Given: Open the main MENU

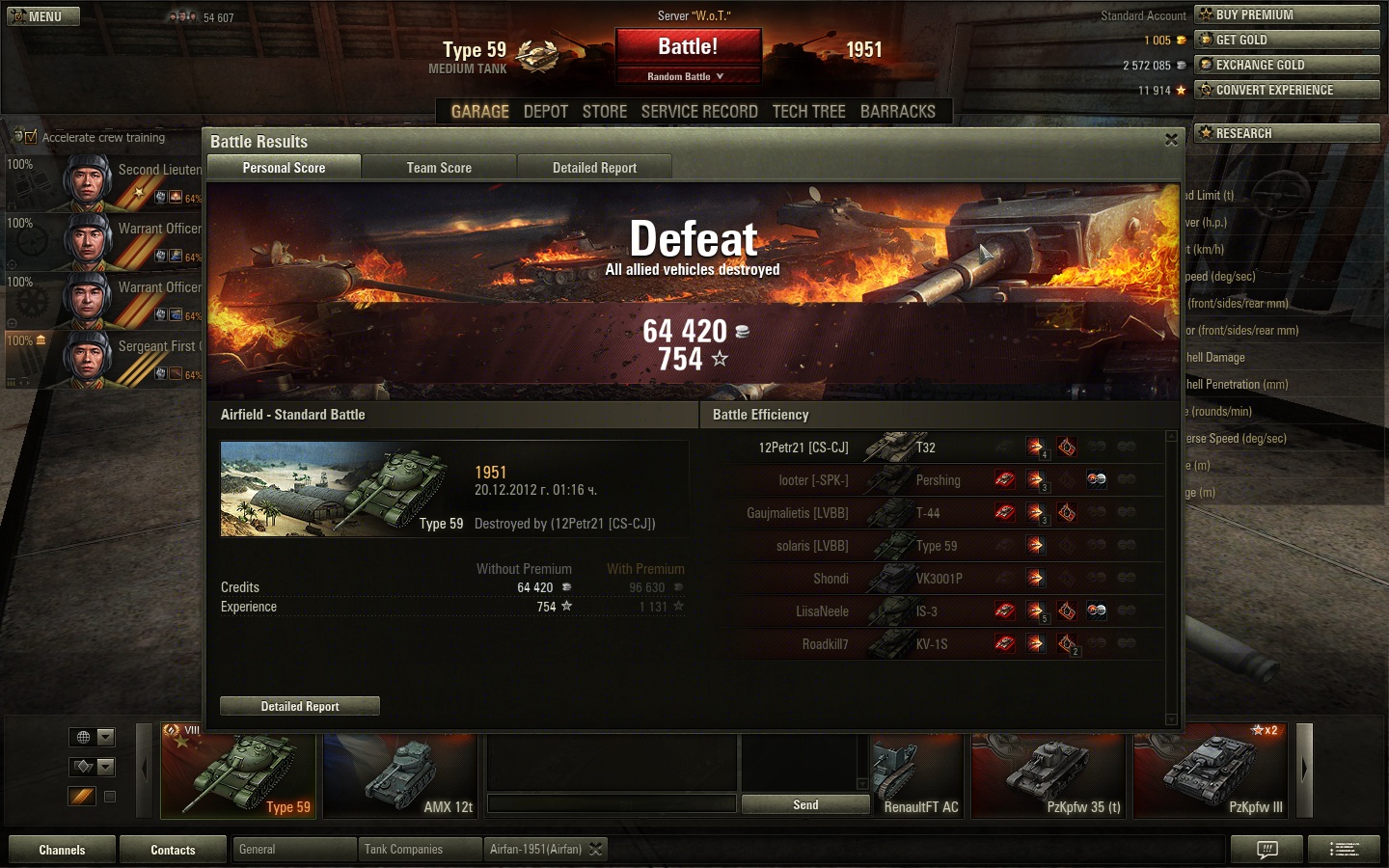Looking at the screenshot, I should [x=43, y=16].
